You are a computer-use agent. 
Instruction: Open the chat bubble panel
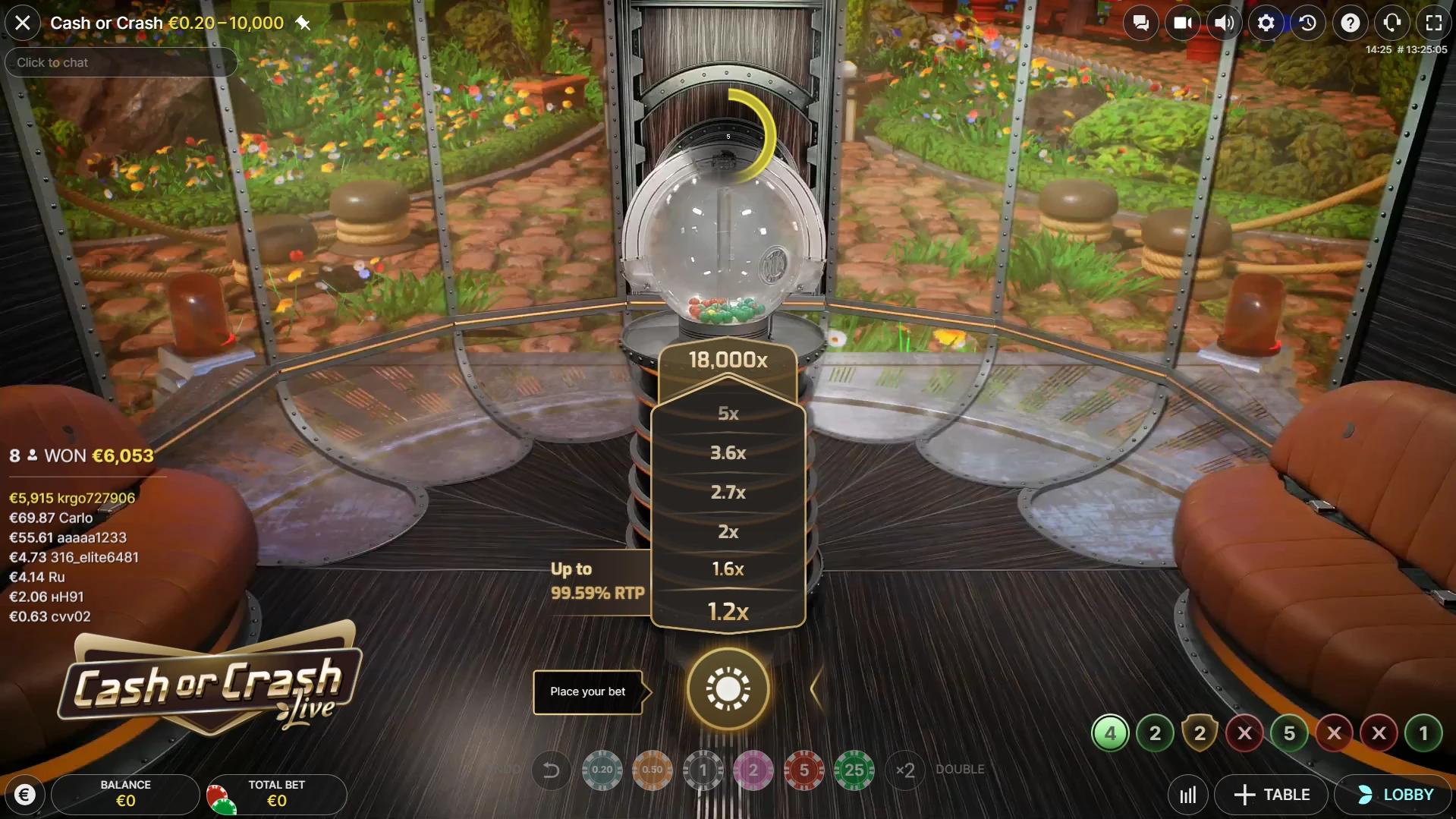pos(1140,23)
